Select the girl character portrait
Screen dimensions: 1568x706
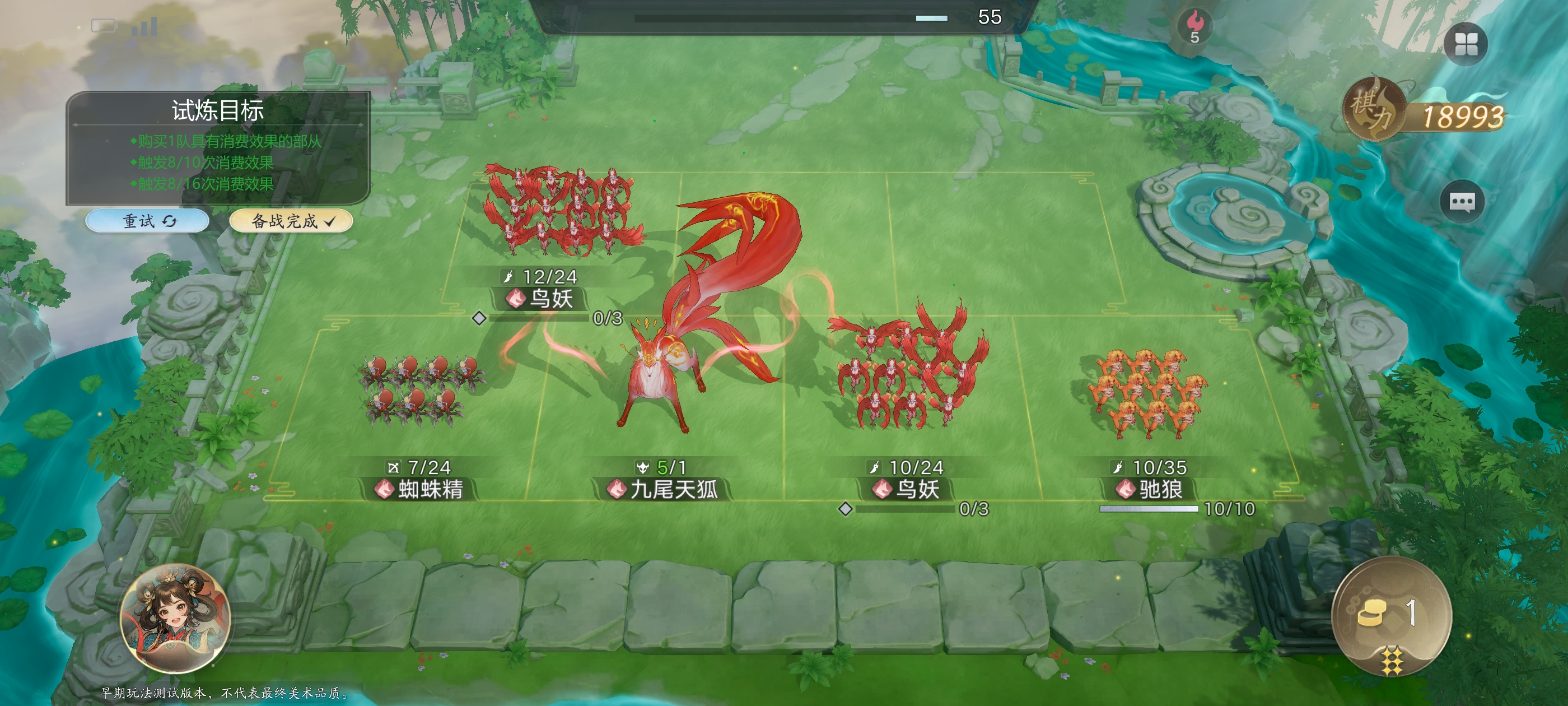click(176, 618)
